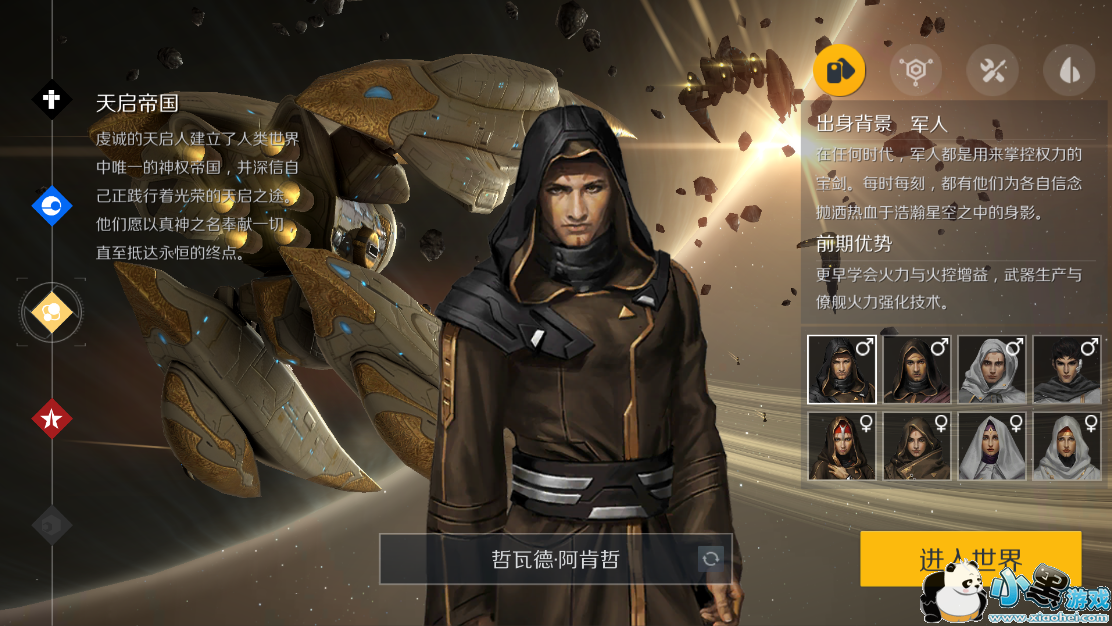Select the unhooded dark-haired male portrait

[x=1067, y=369]
